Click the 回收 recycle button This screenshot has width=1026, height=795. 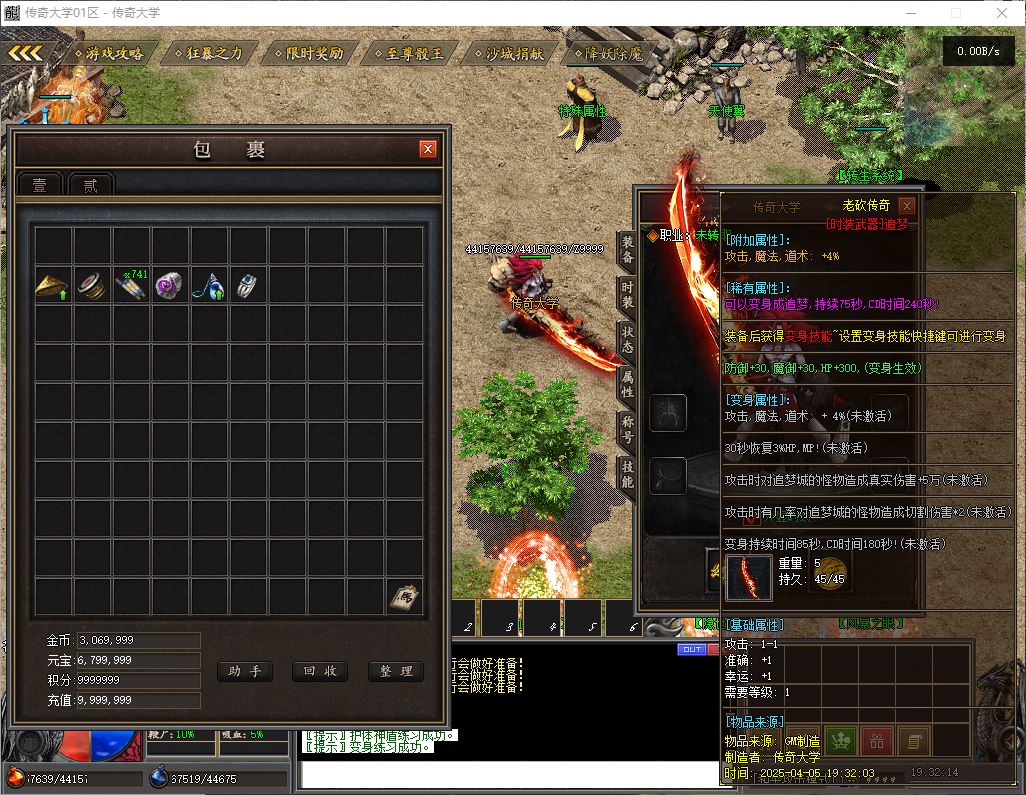[320, 671]
